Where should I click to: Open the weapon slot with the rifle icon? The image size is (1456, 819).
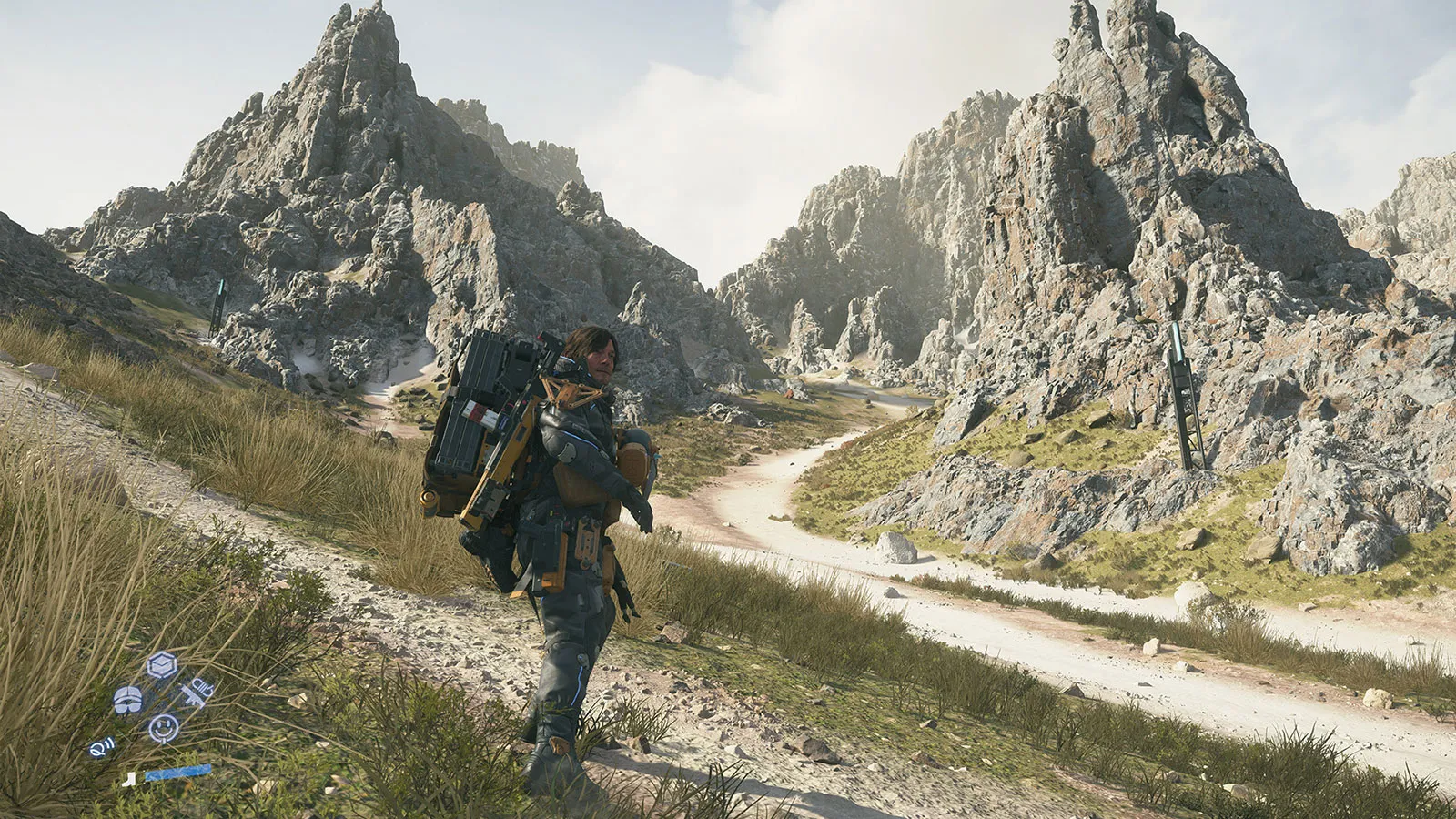[x=197, y=693]
